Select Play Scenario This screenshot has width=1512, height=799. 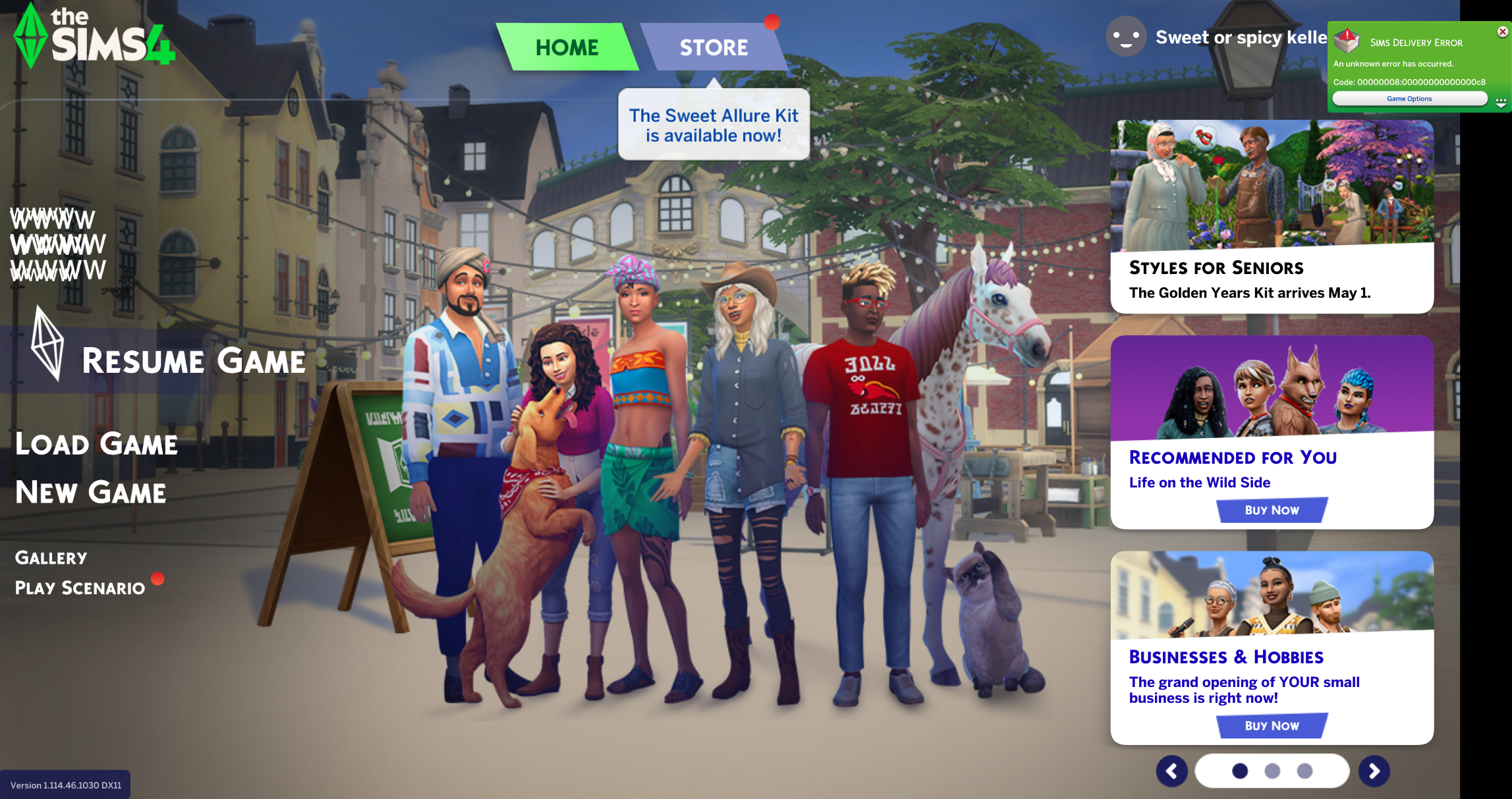80,588
